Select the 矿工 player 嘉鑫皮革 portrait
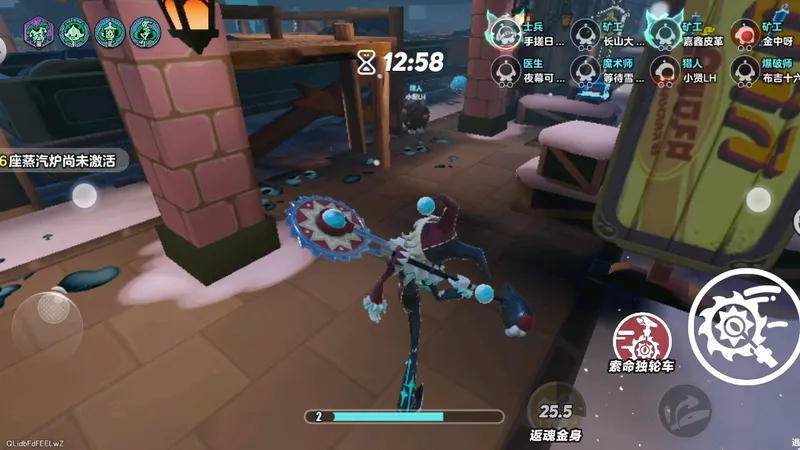The width and height of the screenshot is (800, 450). [x=665, y=33]
